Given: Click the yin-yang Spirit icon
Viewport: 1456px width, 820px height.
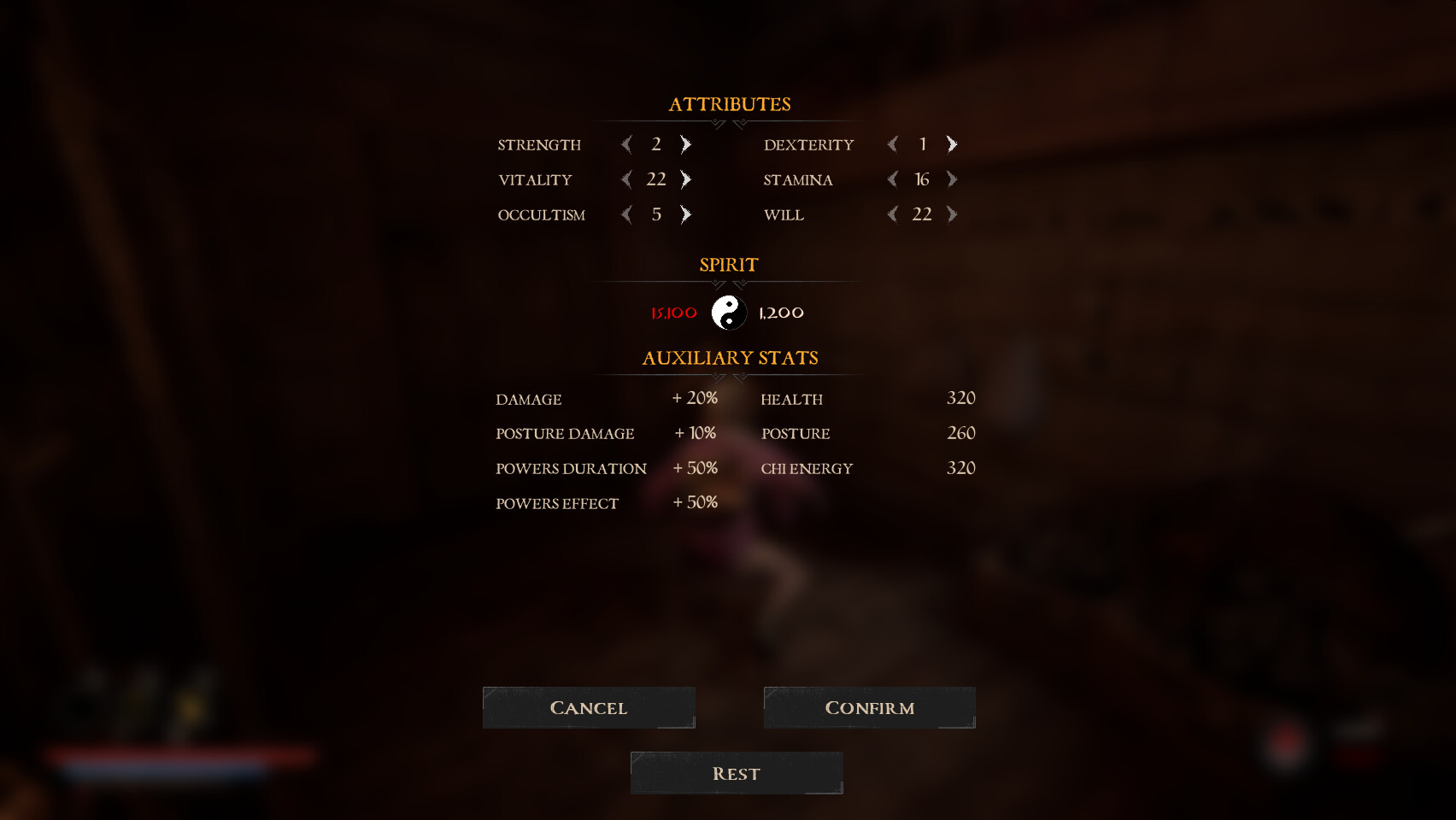Looking at the screenshot, I should tap(728, 313).
